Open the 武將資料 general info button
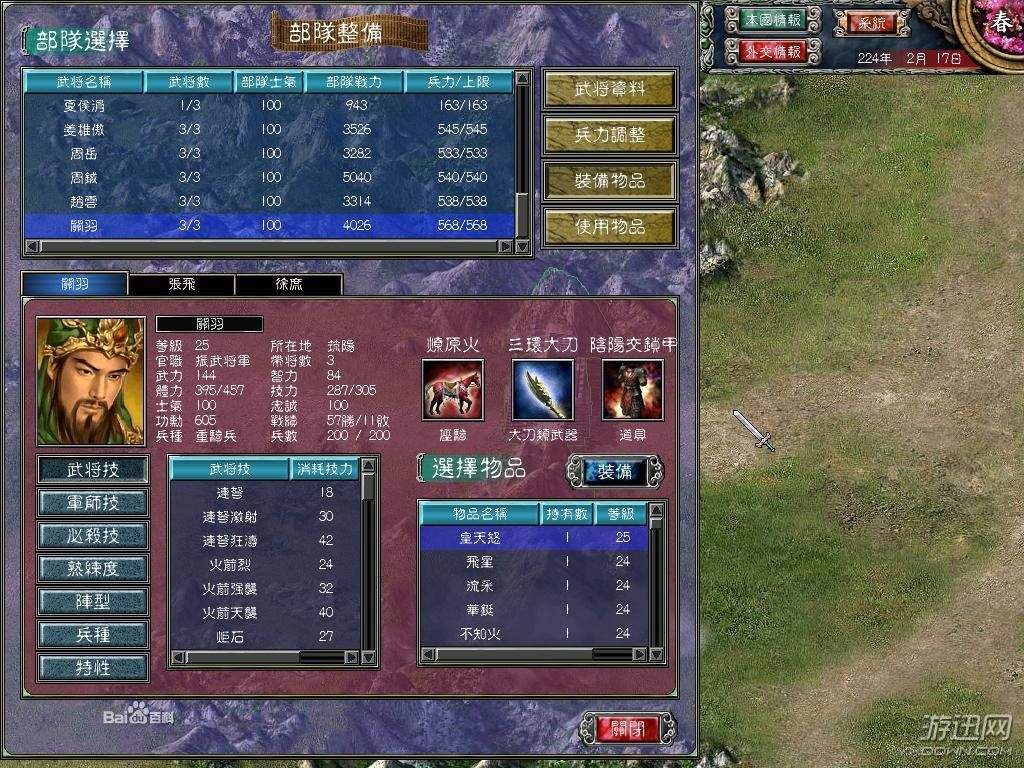This screenshot has width=1024, height=768. 609,89
